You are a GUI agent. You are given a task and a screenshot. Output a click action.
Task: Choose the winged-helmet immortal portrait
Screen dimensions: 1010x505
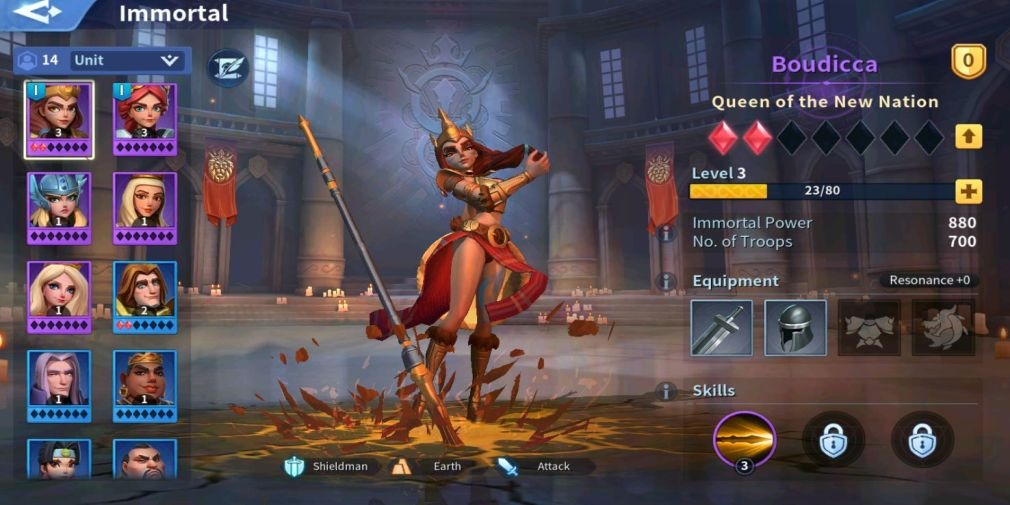point(59,206)
